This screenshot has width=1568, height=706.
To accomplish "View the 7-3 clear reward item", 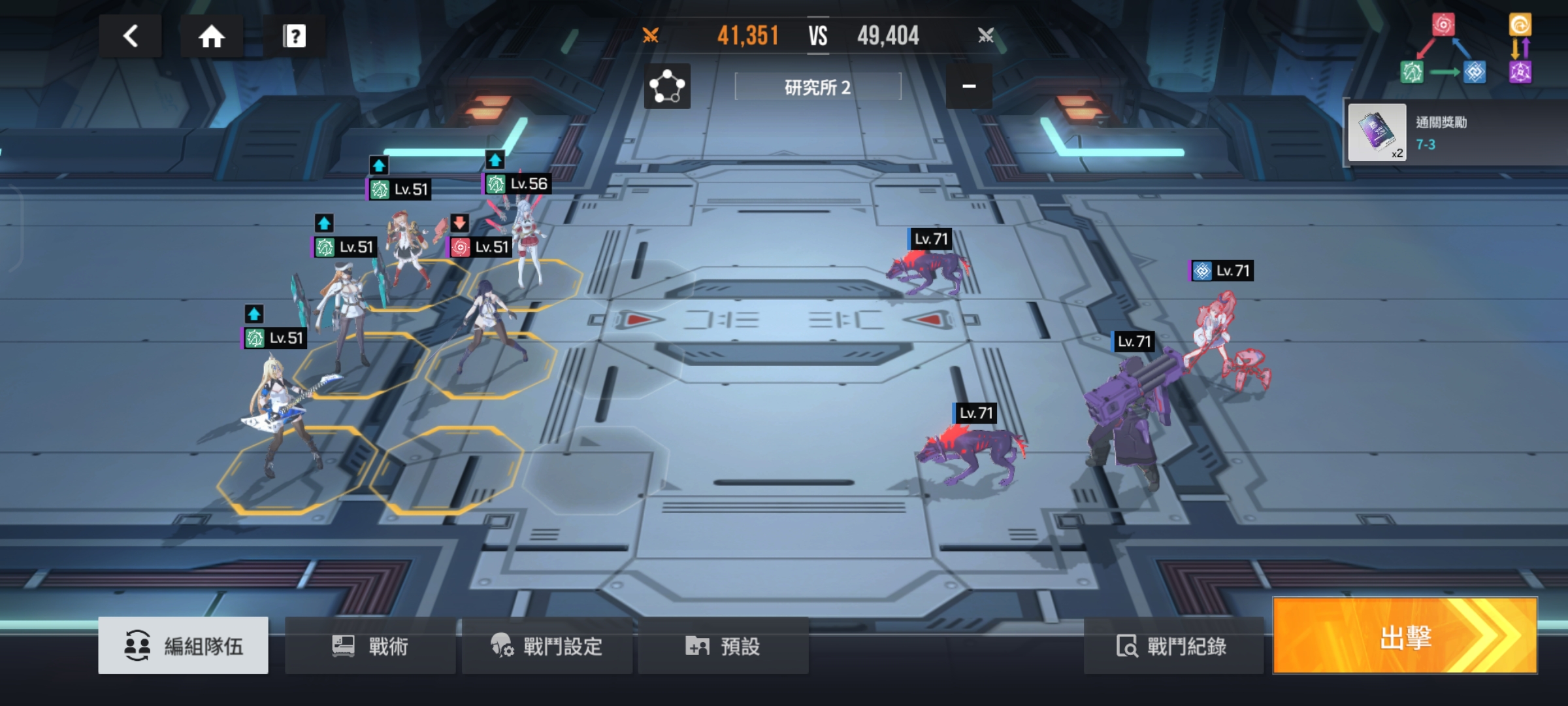I will (x=1377, y=132).
